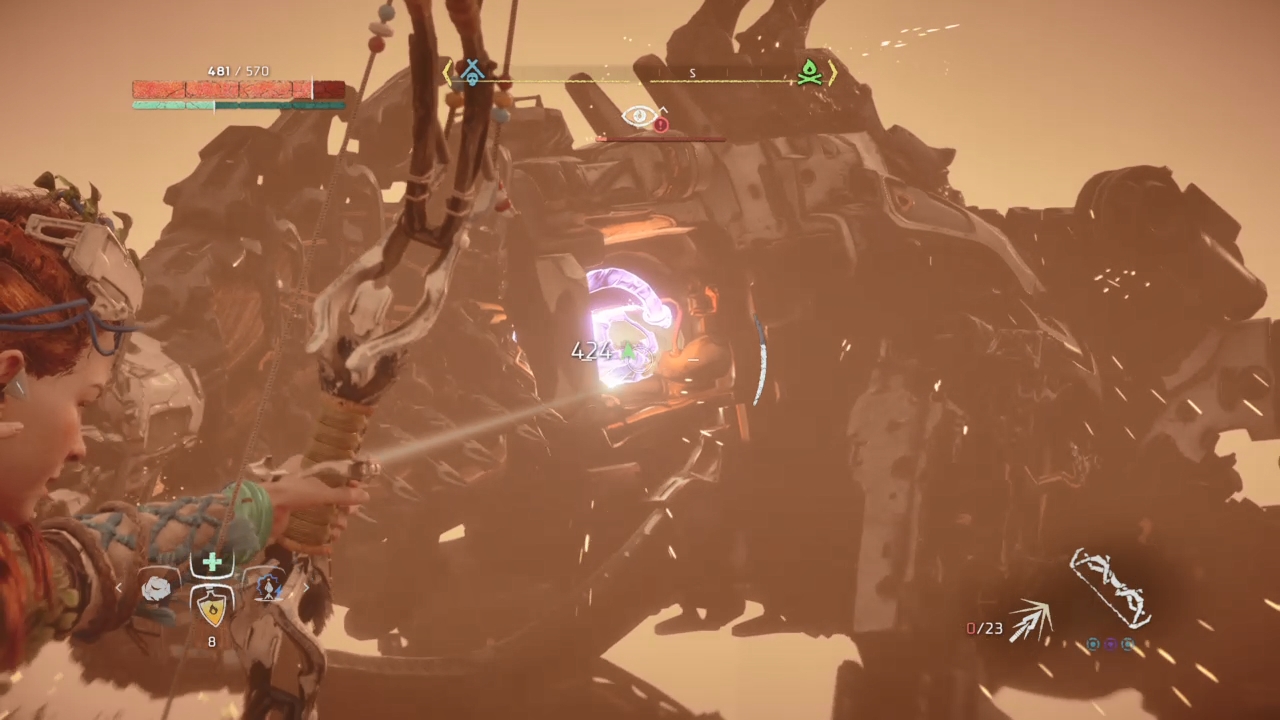The image size is (1280, 720).
Task: Cycle right through the item wheel arrow
Action: click(306, 588)
